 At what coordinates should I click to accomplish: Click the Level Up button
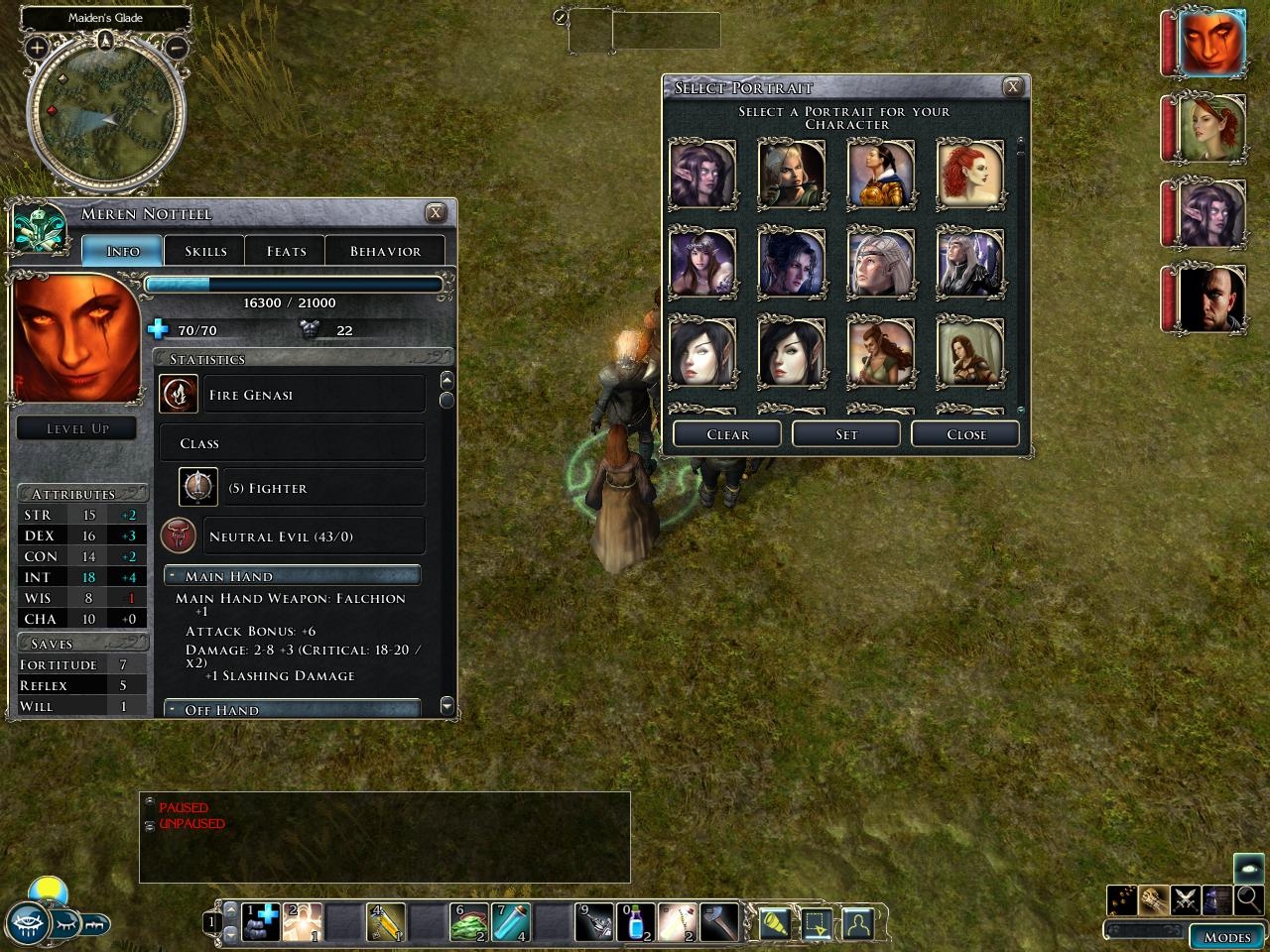tap(77, 428)
